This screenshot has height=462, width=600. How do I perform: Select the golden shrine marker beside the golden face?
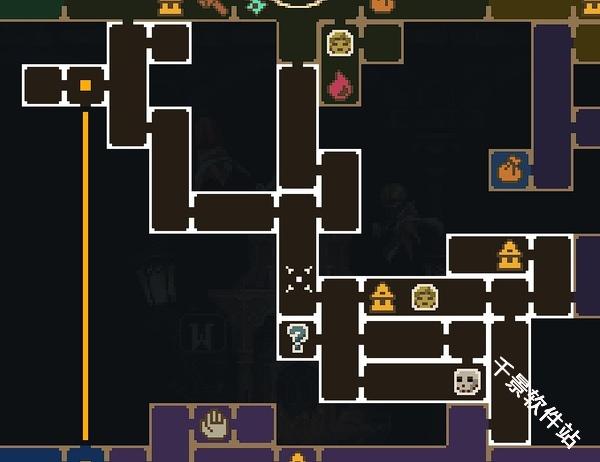(381, 296)
